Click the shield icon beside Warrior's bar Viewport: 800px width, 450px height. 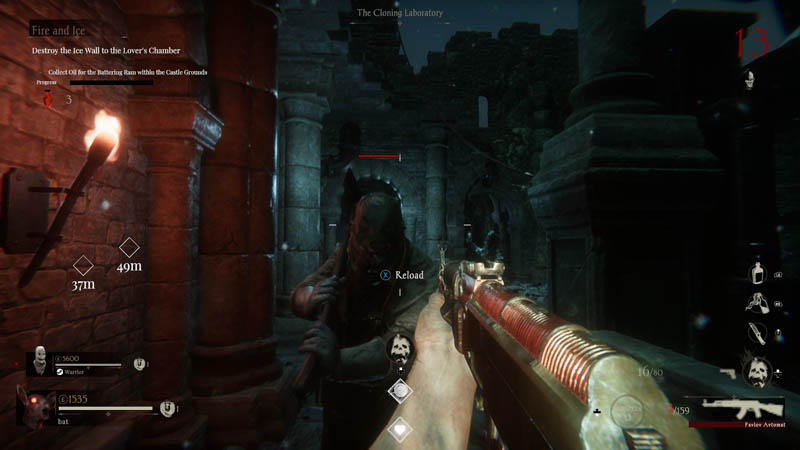click(139, 365)
